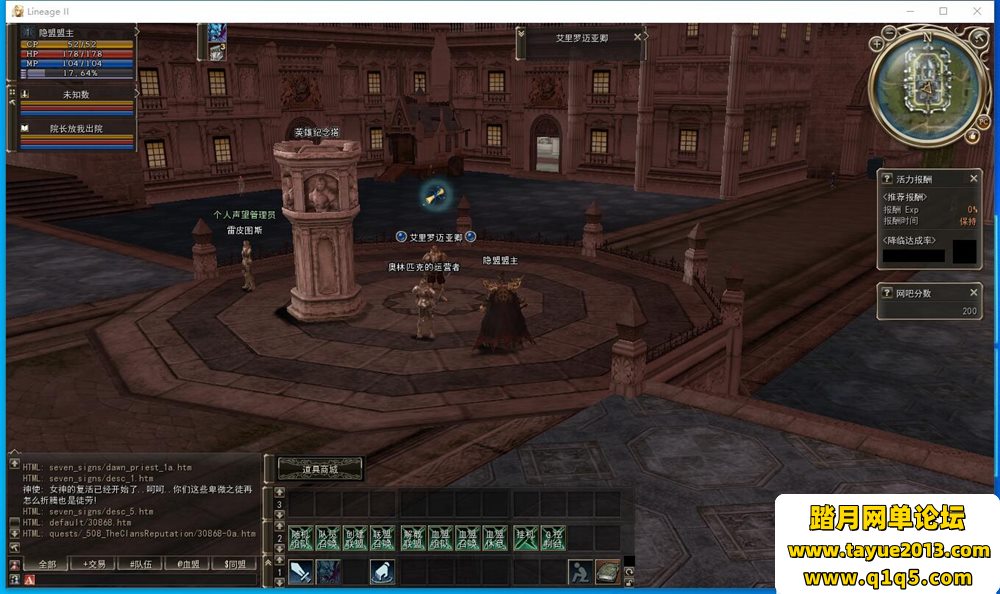Select party member 未知数
Viewport: 1000px width, 594px height.
pos(76,95)
